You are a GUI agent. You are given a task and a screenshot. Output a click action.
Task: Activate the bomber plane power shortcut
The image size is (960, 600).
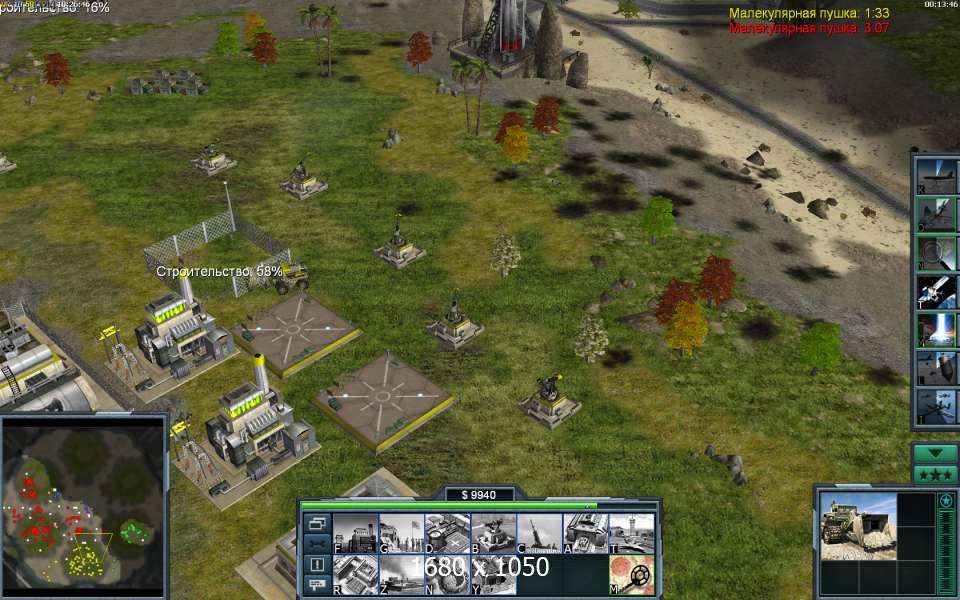coord(937,174)
